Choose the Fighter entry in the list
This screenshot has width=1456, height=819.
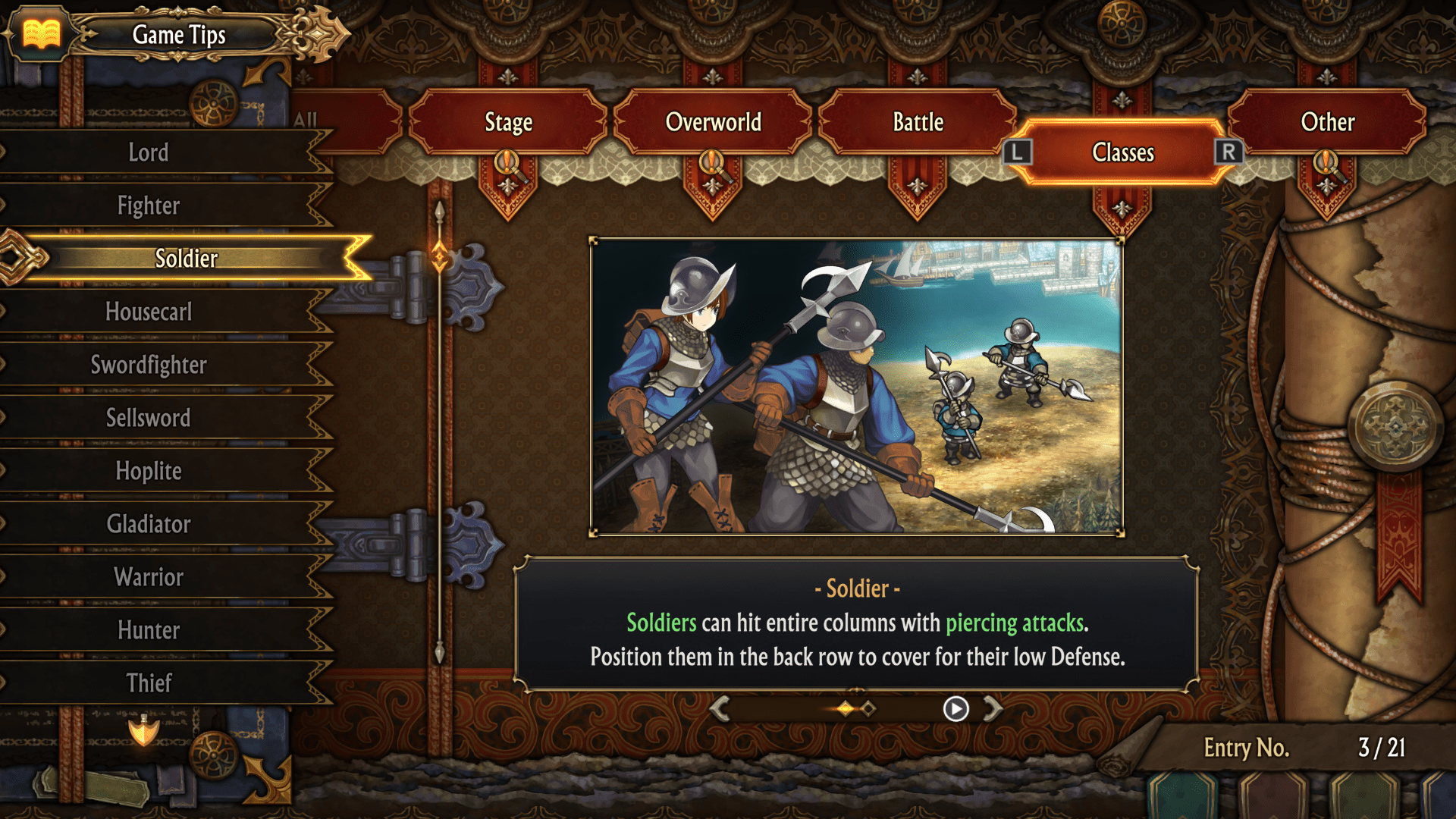149,206
